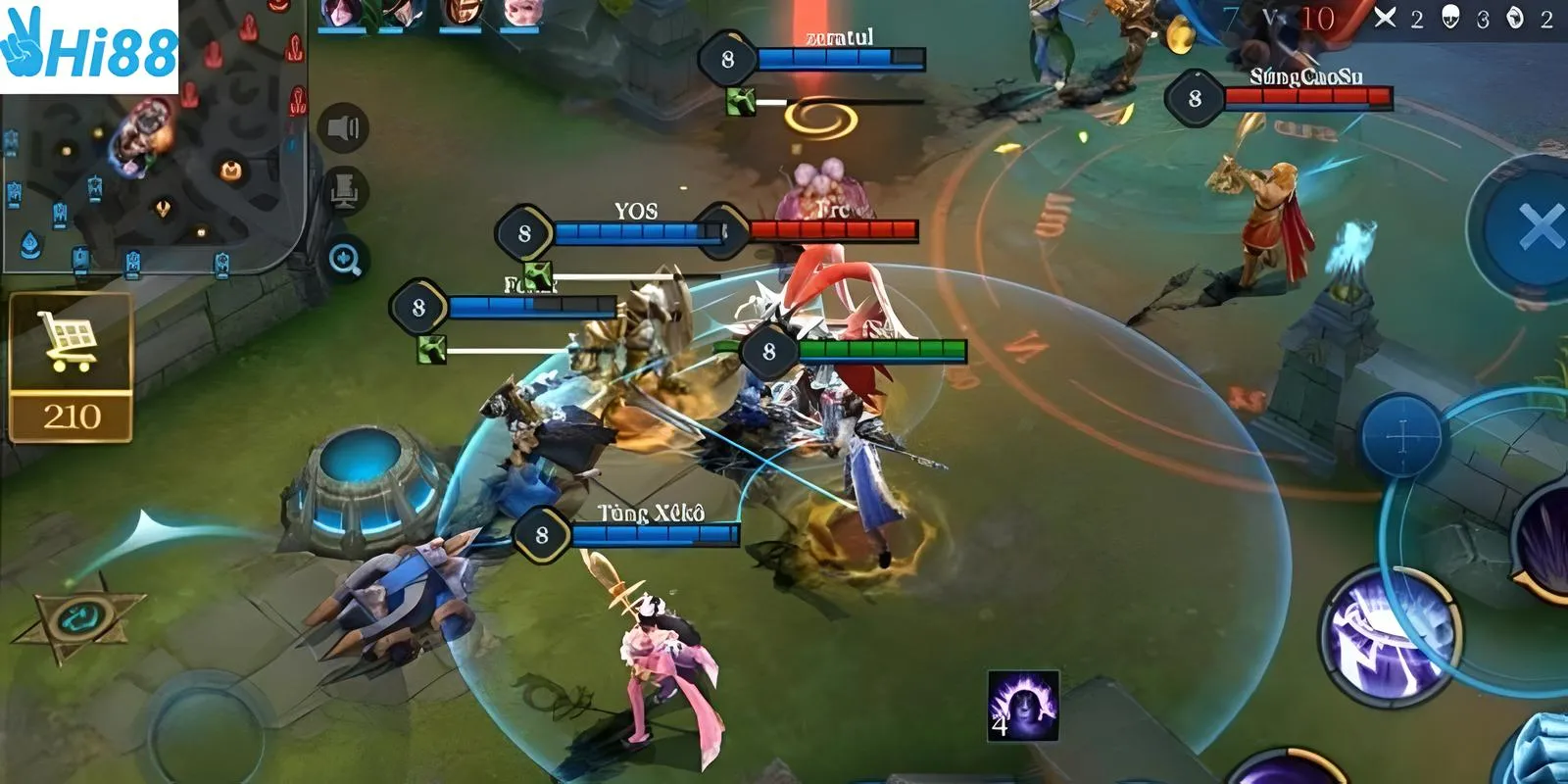Click the magnifying glass button
Viewport: 1568px width, 784px height.
pos(345,260)
